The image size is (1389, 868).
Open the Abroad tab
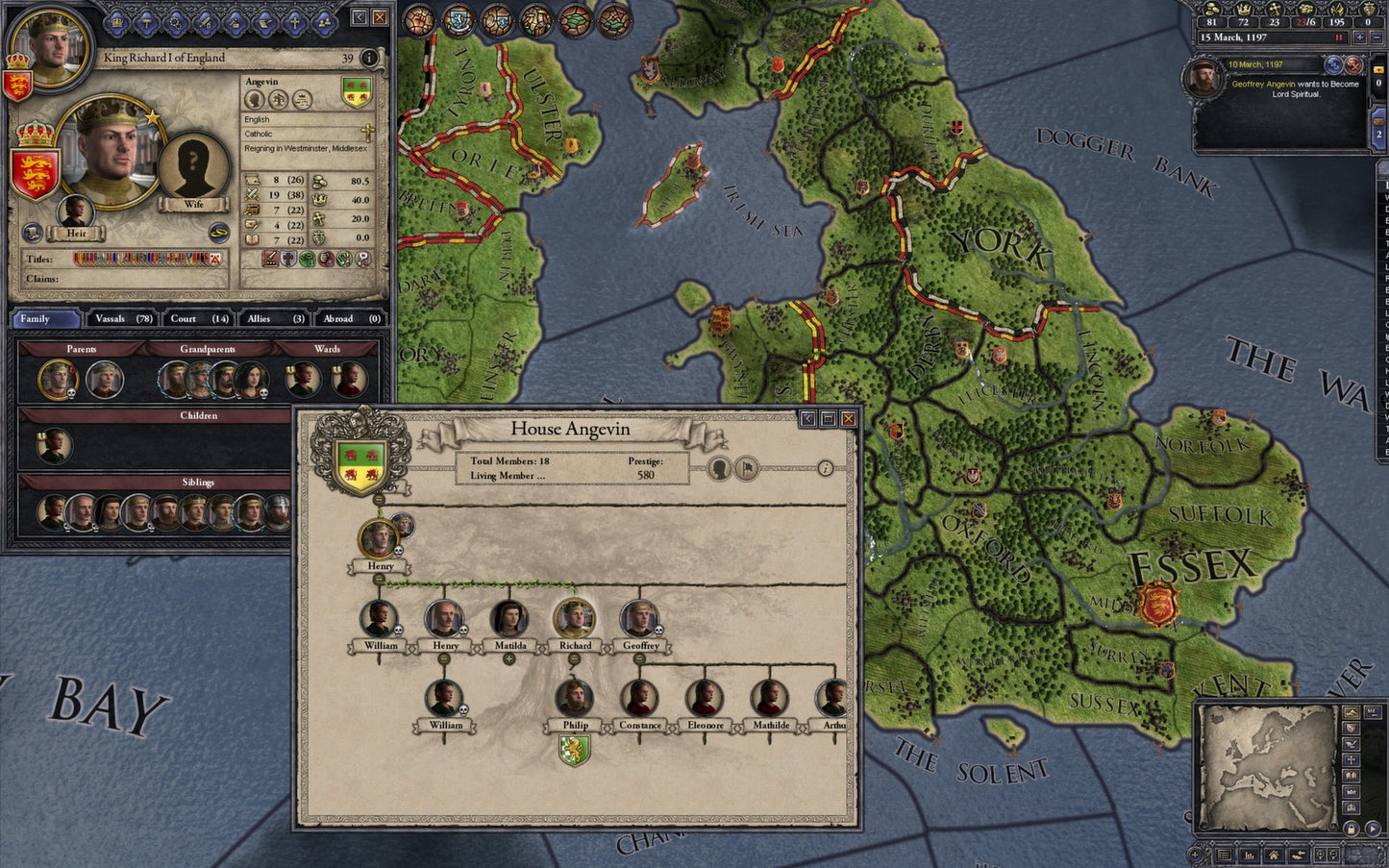338,318
